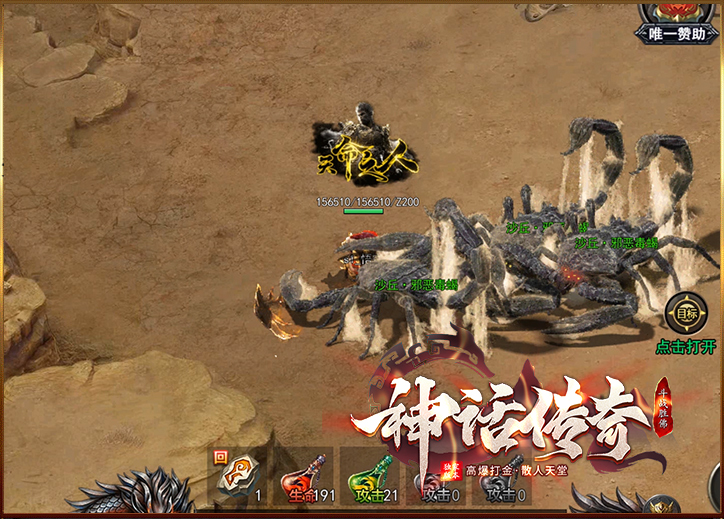The image size is (724, 519).
Task: Drink the red life potion
Action: pos(304,477)
